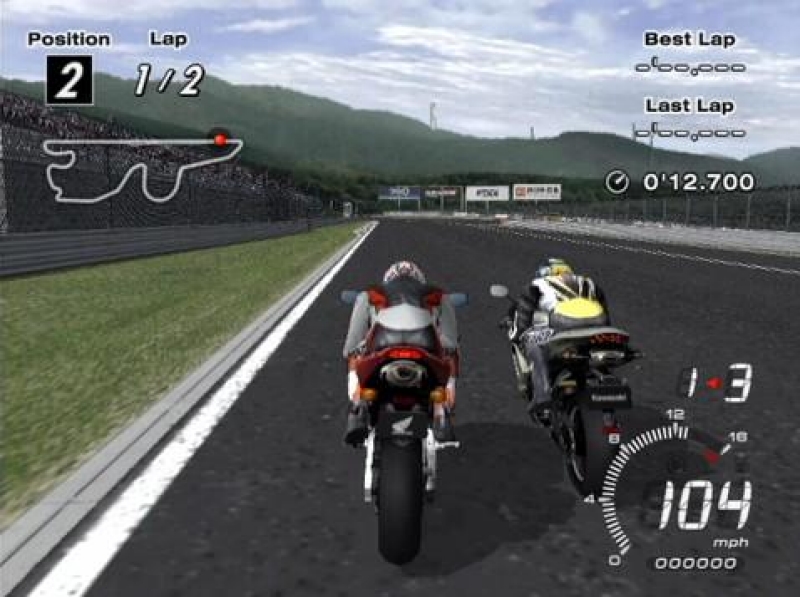Click the stopwatch icon beside the race time
800x597 pixels.
point(617,182)
